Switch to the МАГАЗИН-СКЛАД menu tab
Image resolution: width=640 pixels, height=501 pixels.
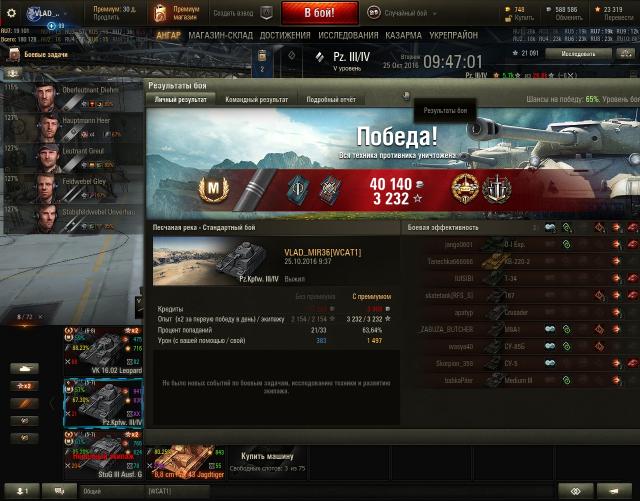coord(221,35)
